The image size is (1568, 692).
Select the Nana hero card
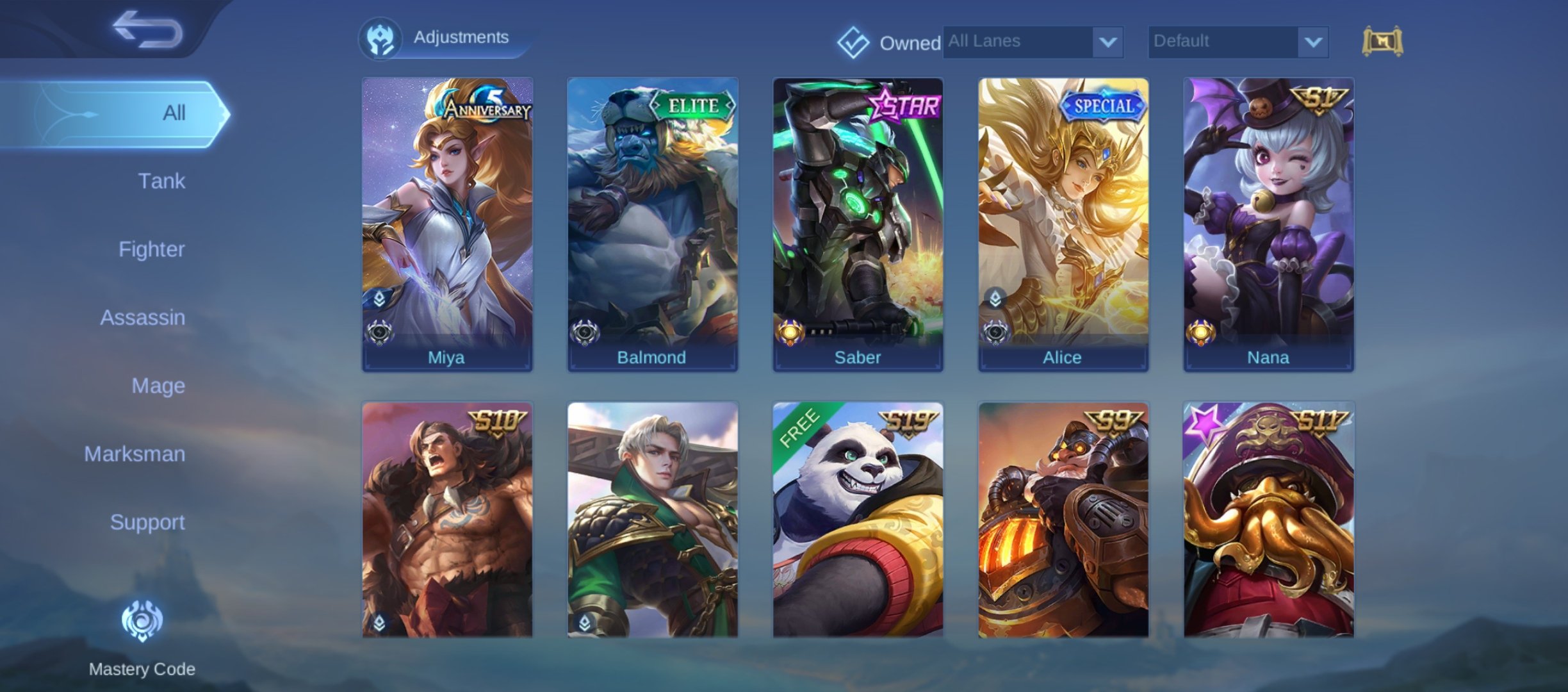[x=1268, y=224]
